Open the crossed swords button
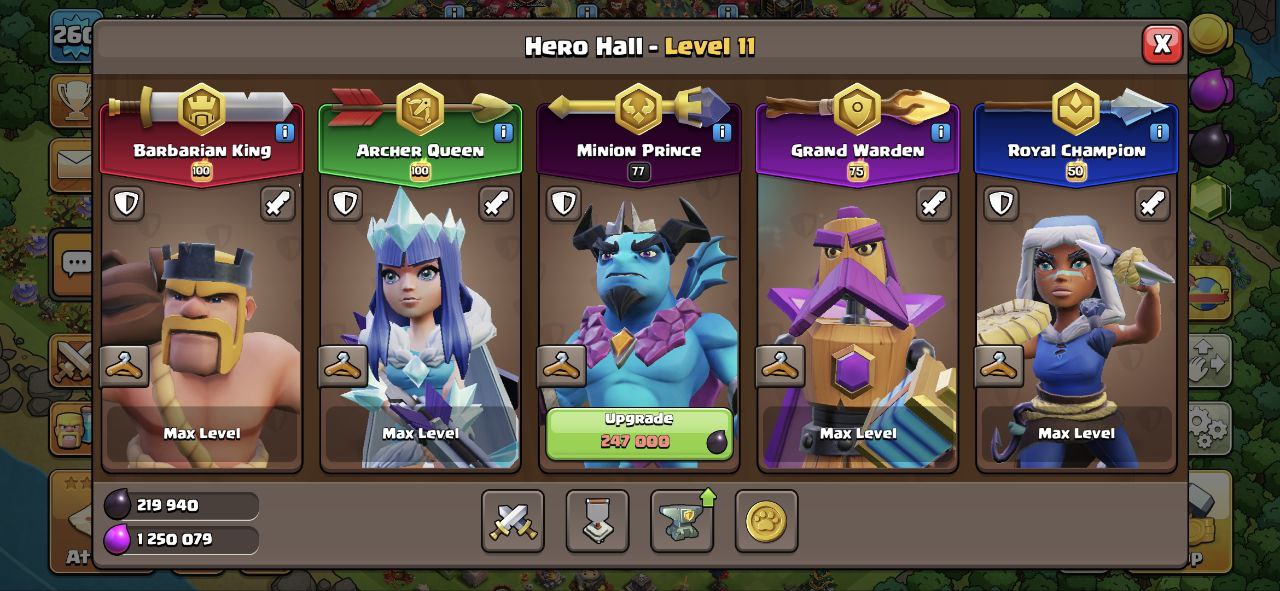 click(x=513, y=521)
